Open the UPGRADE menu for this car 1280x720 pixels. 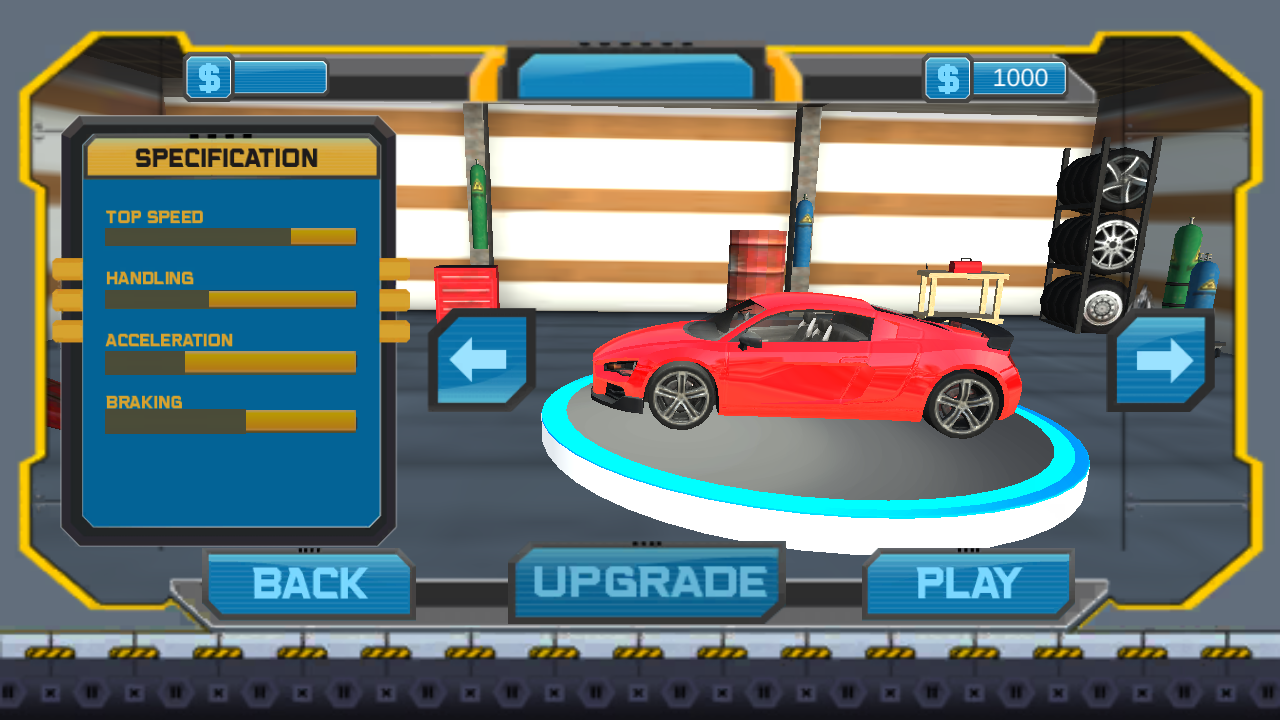pos(648,582)
